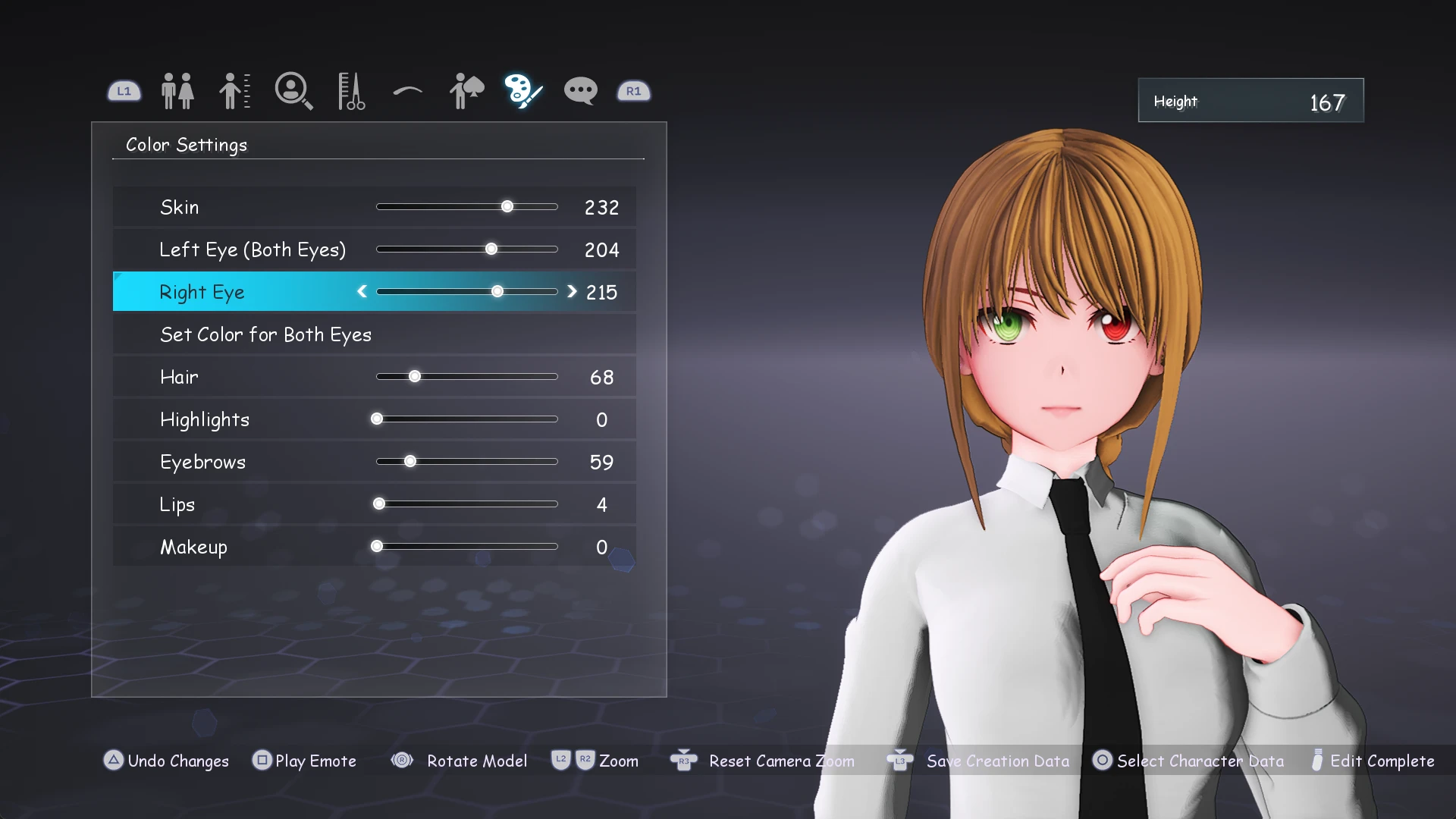
Task: Choose Set Color for Both Eyes
Action: [265, 334]
